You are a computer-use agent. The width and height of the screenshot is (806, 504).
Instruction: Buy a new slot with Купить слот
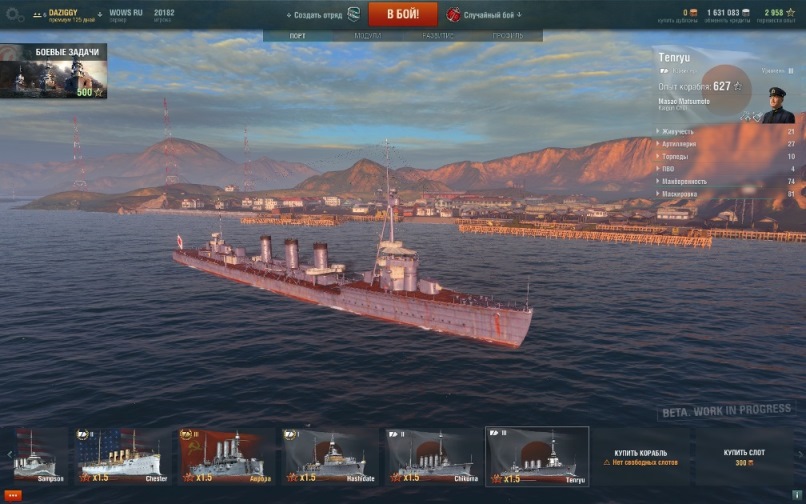(745, 457)
